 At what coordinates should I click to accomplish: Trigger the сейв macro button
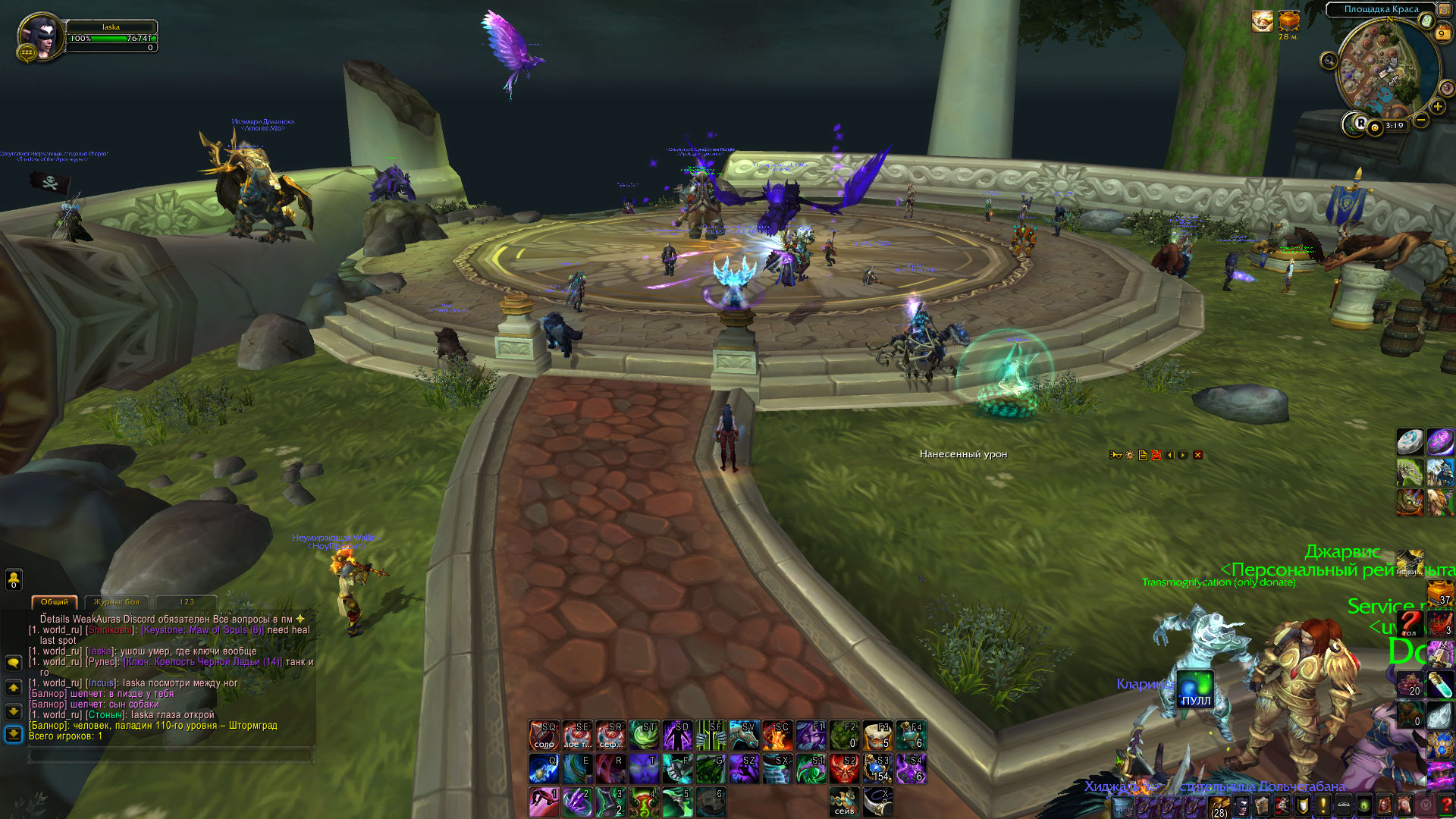[844, 802]
